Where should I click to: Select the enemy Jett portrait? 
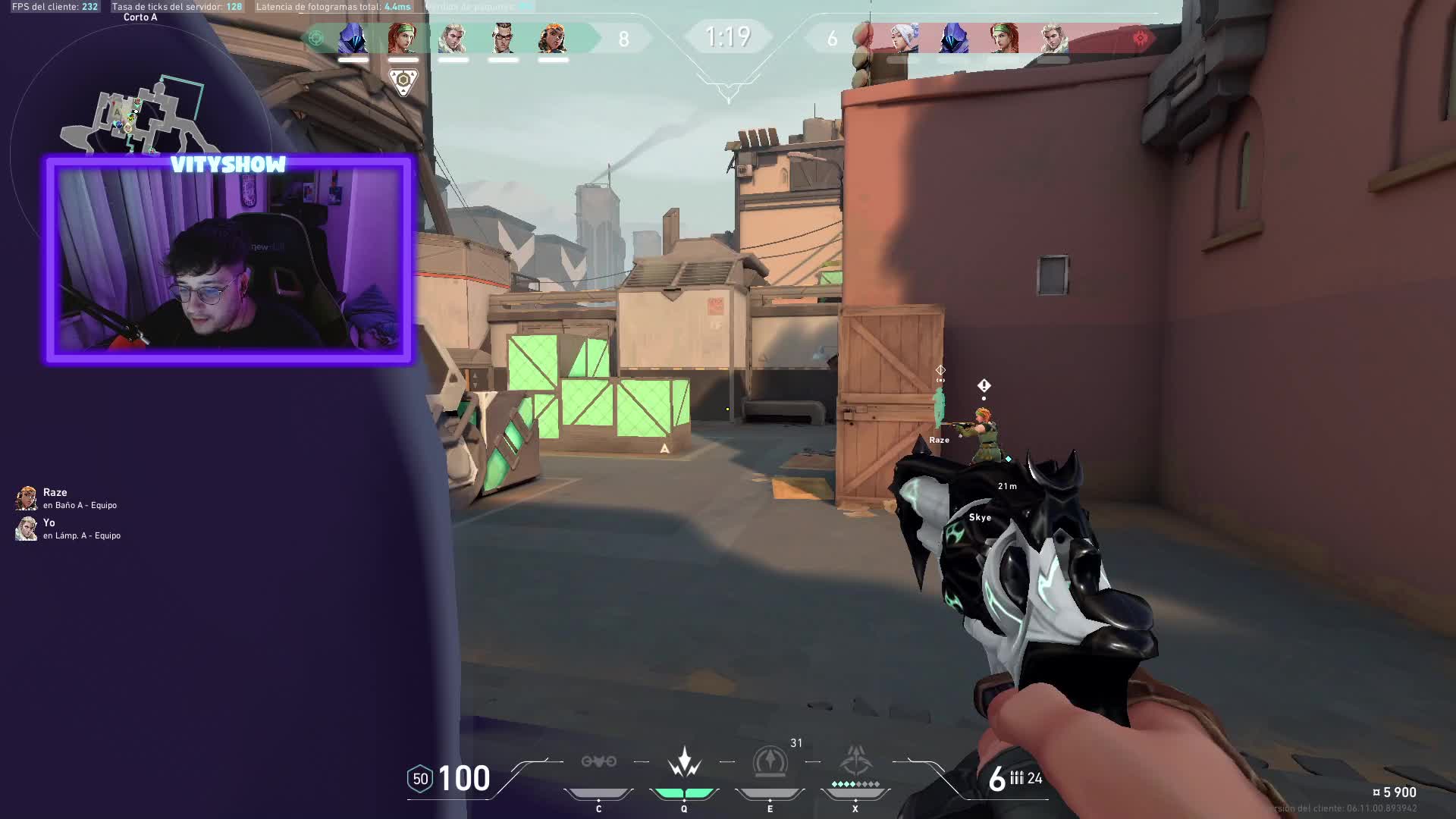pos(904,38)
